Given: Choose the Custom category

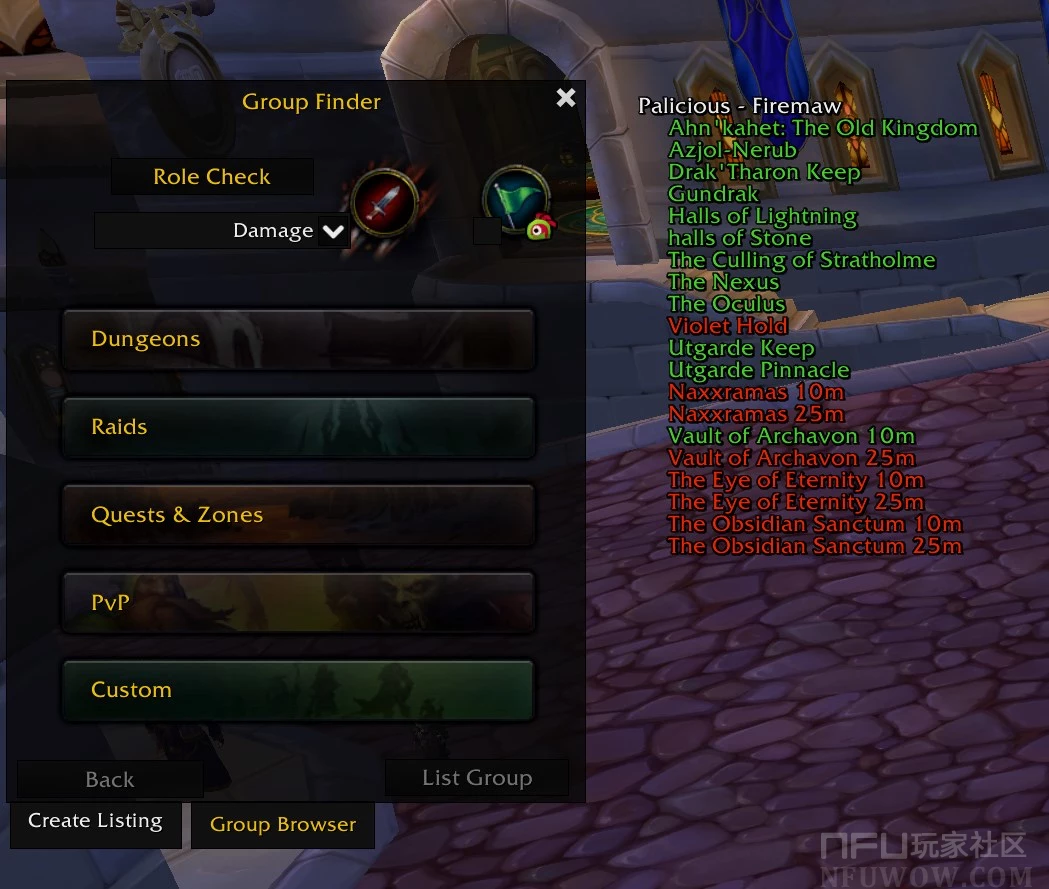Looking at the screenshot, I should point(298,690).
